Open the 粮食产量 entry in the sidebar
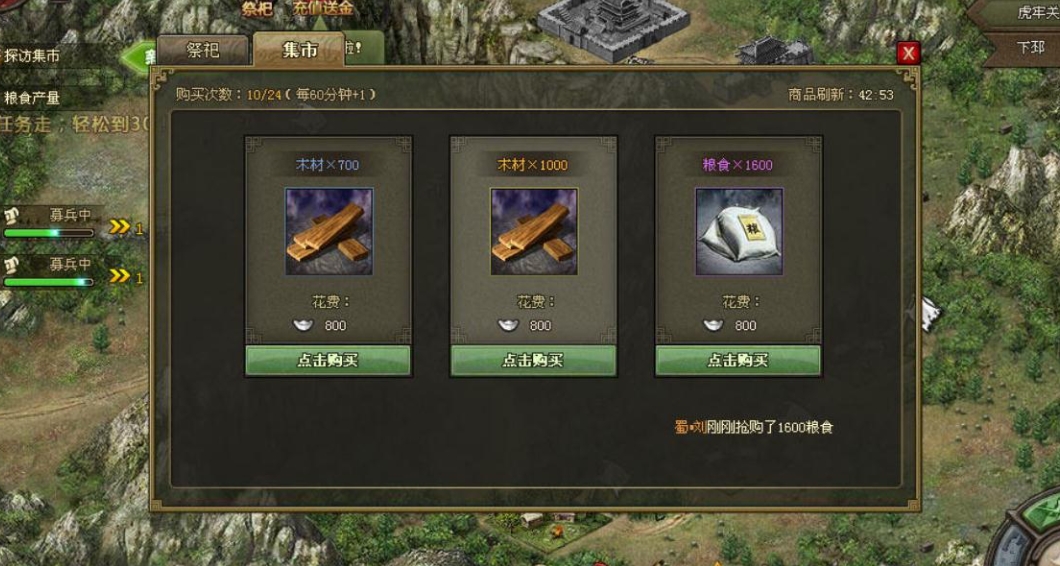This screenshot has width=1060, height=566. pyautogui.click(x=33, y=98)
